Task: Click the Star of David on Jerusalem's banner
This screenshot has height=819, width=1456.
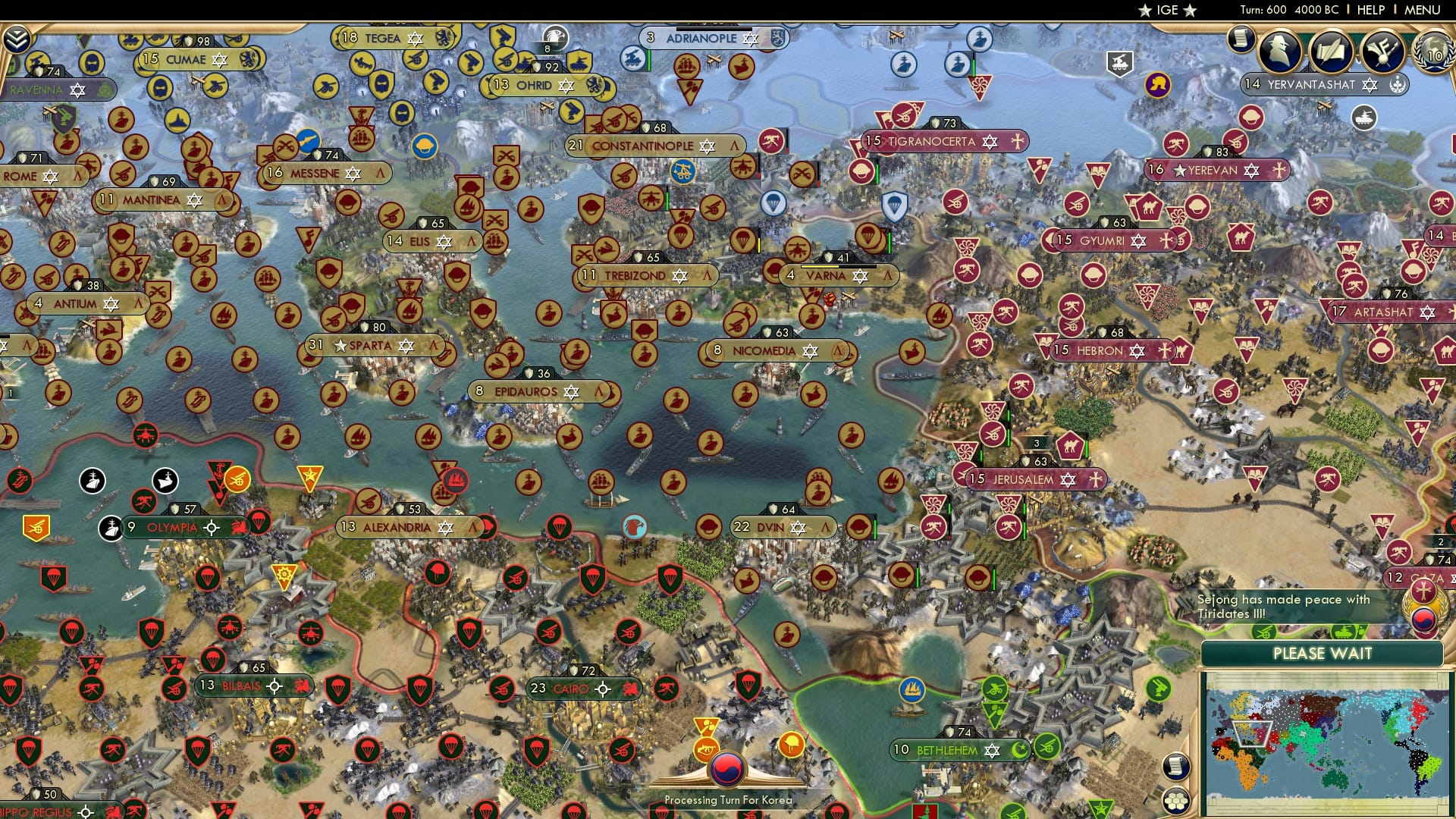Action: coord(1068,480)
